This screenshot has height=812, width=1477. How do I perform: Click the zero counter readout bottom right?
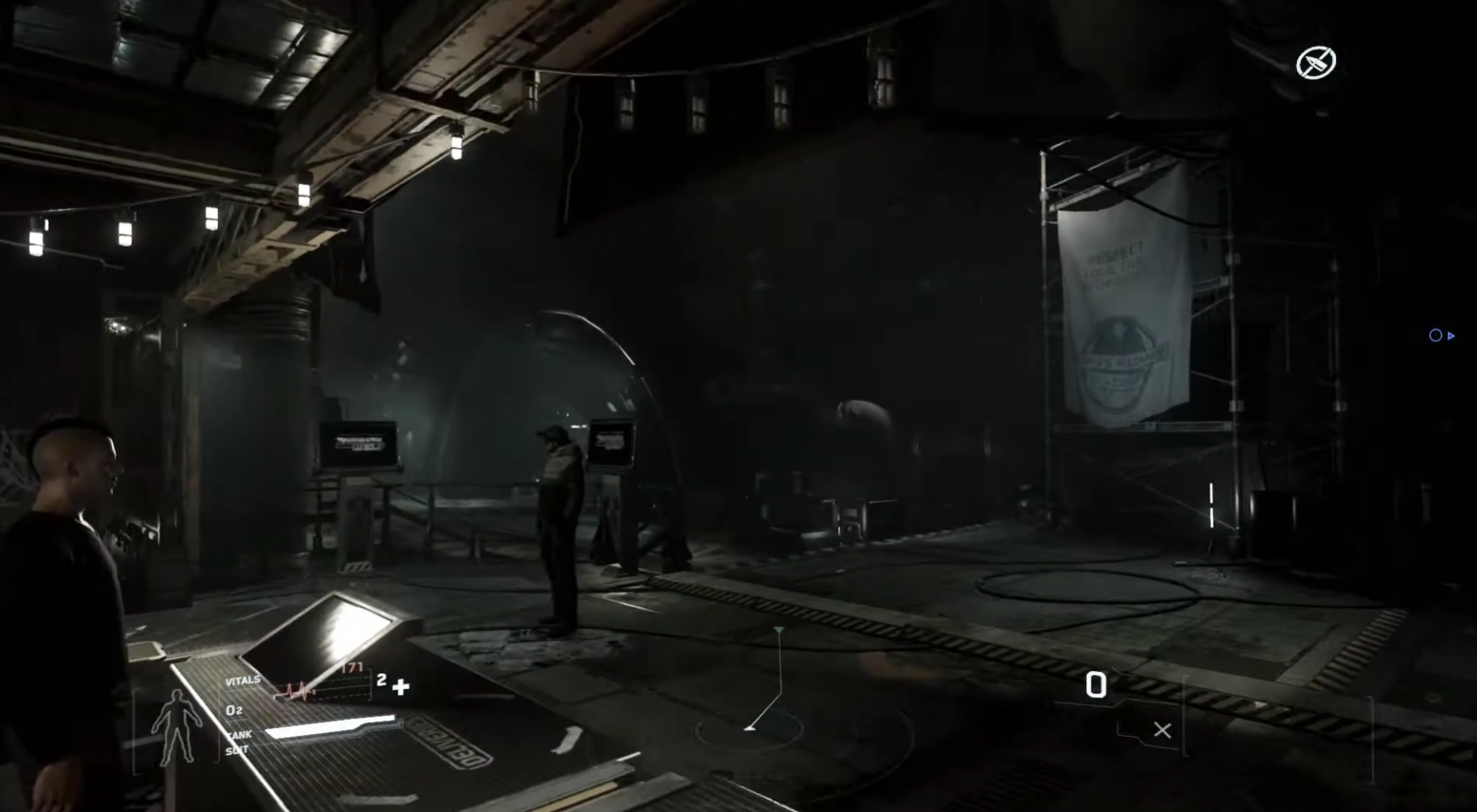1097,683
